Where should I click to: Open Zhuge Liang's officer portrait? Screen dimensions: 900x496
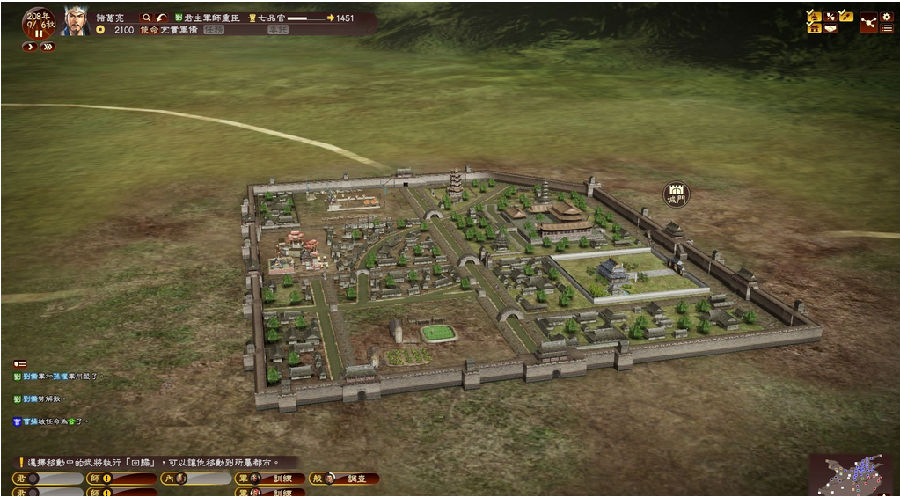pos(76,21)
